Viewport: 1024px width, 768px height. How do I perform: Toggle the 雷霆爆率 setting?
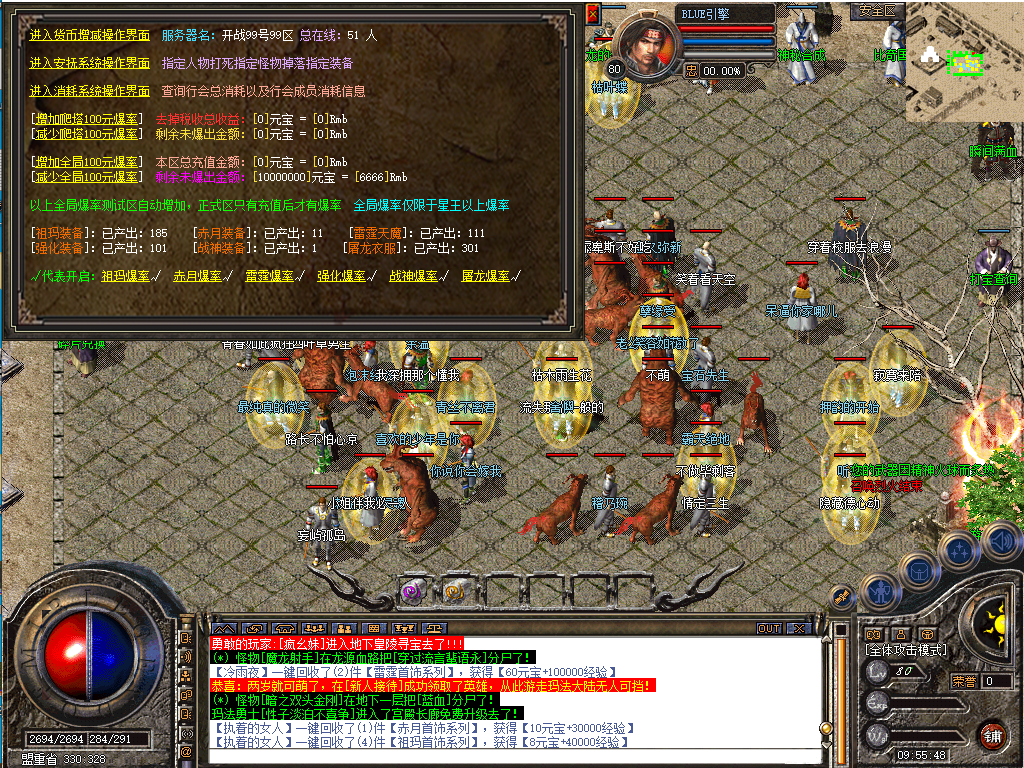click(270, 276)
